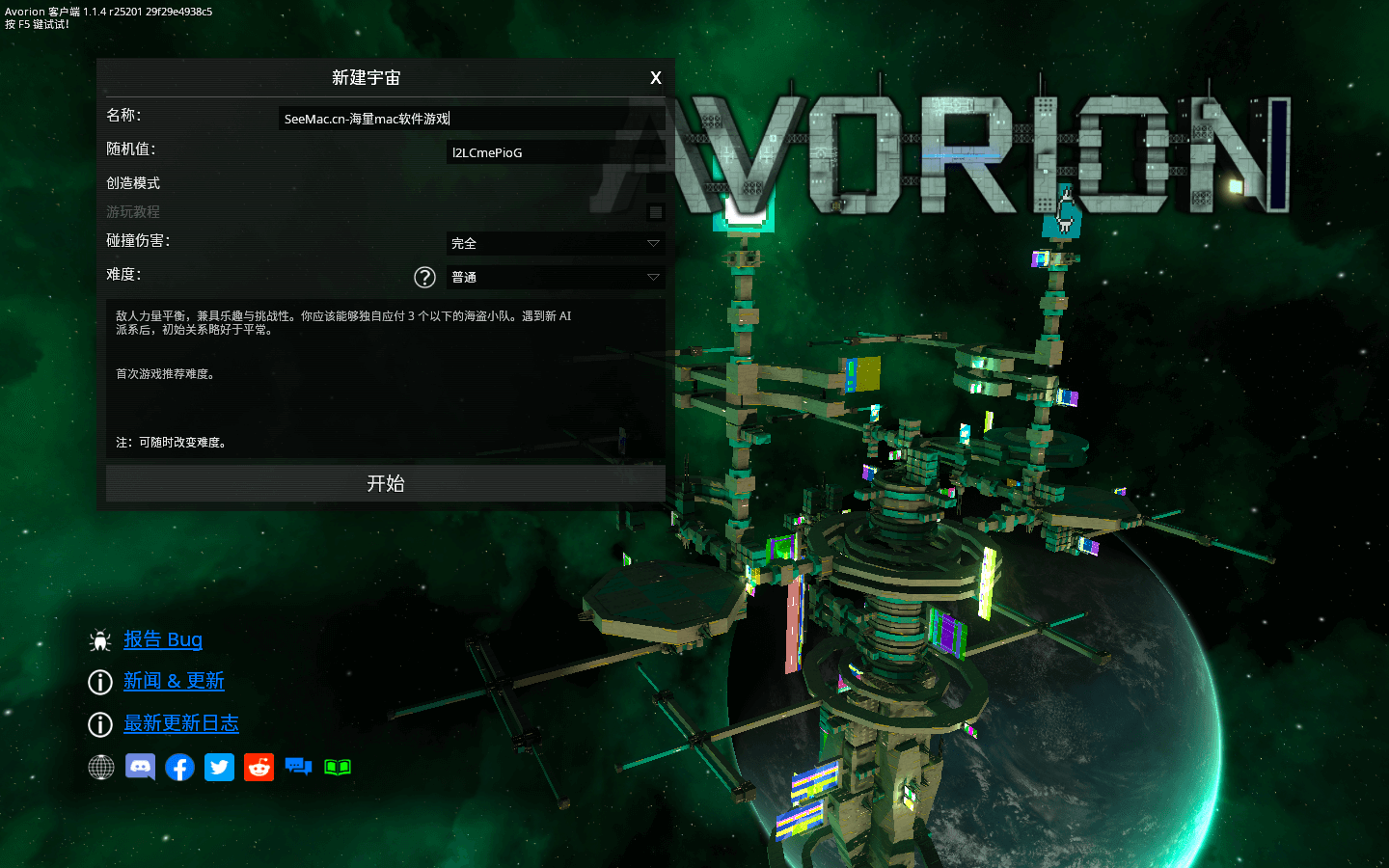Open the 难度 difficulty dropdown
The width and height of the screenshot is (1389, 868).
coord(555,277)
